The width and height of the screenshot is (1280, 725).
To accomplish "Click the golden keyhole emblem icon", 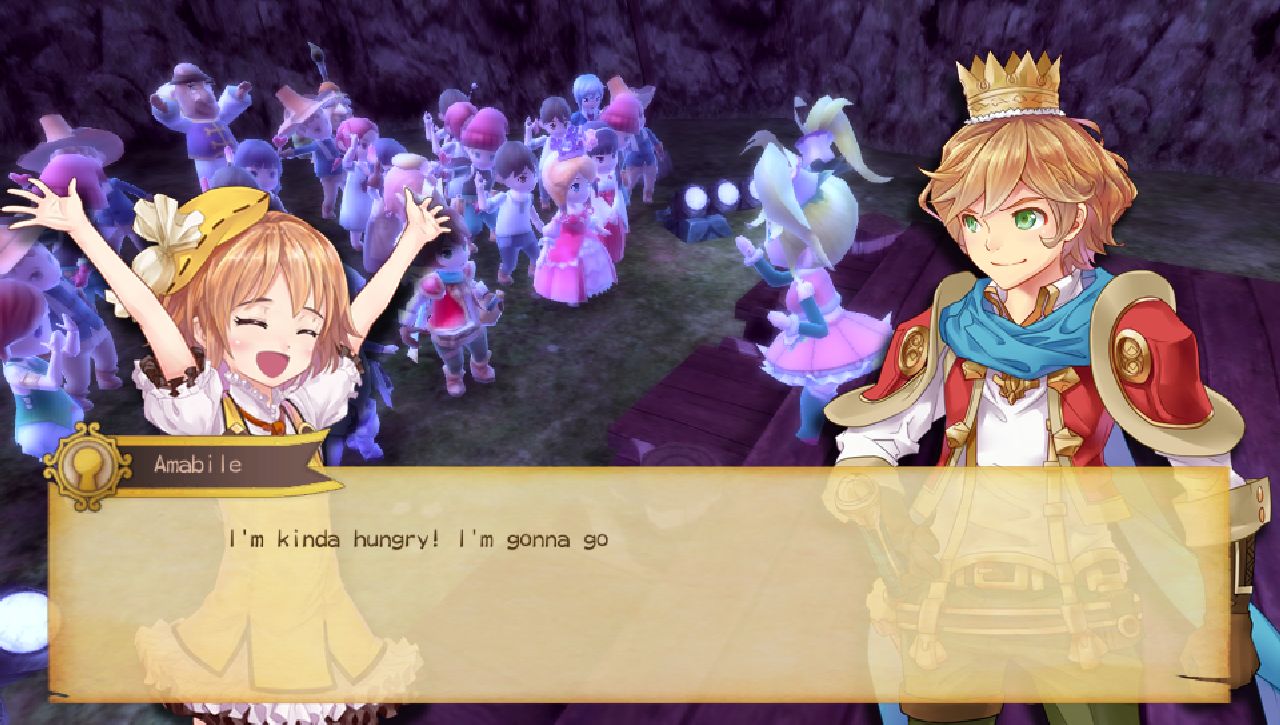I will (x=90, y=473).
